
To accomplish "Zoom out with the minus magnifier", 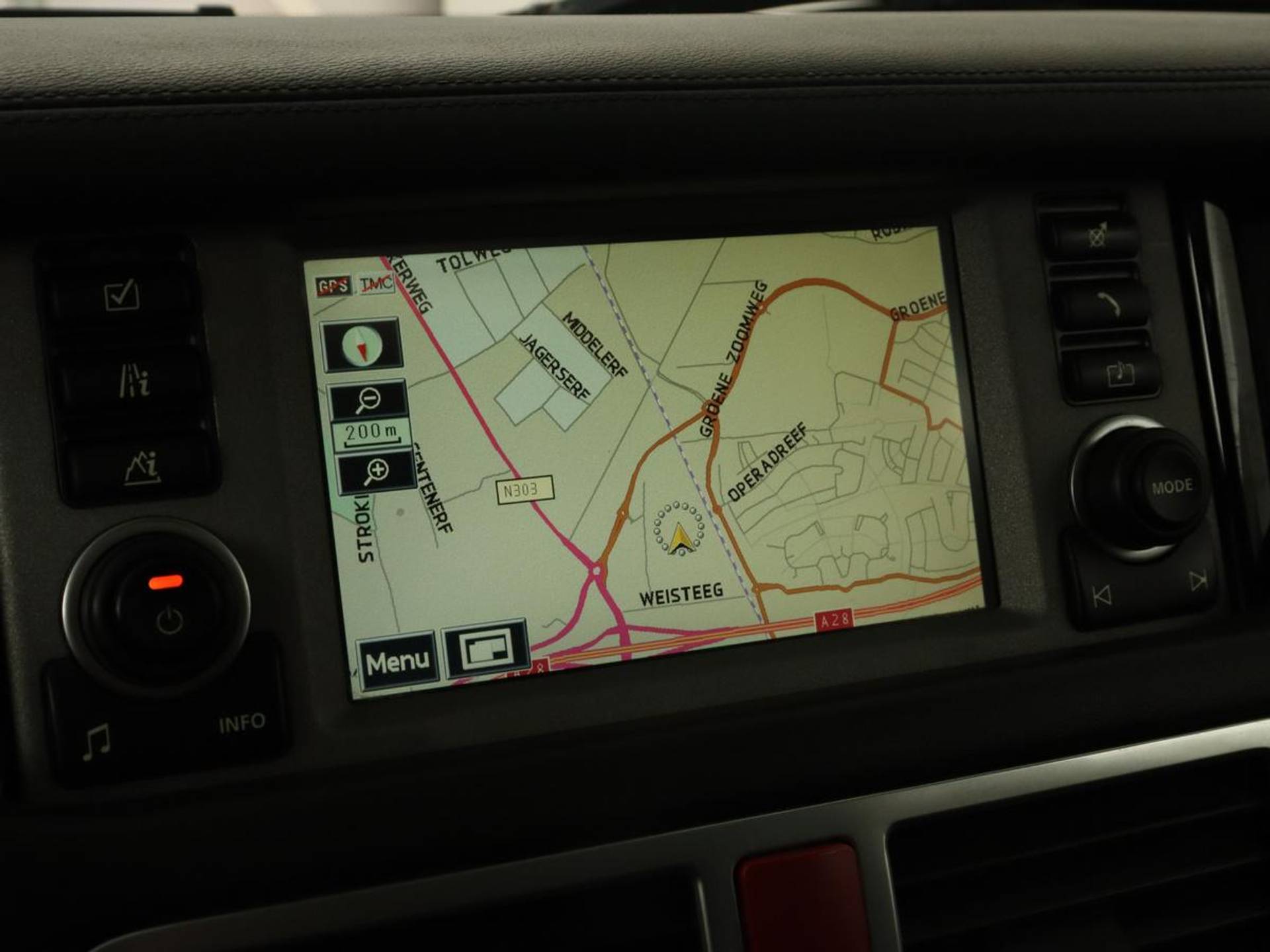I will pos(368,399).
